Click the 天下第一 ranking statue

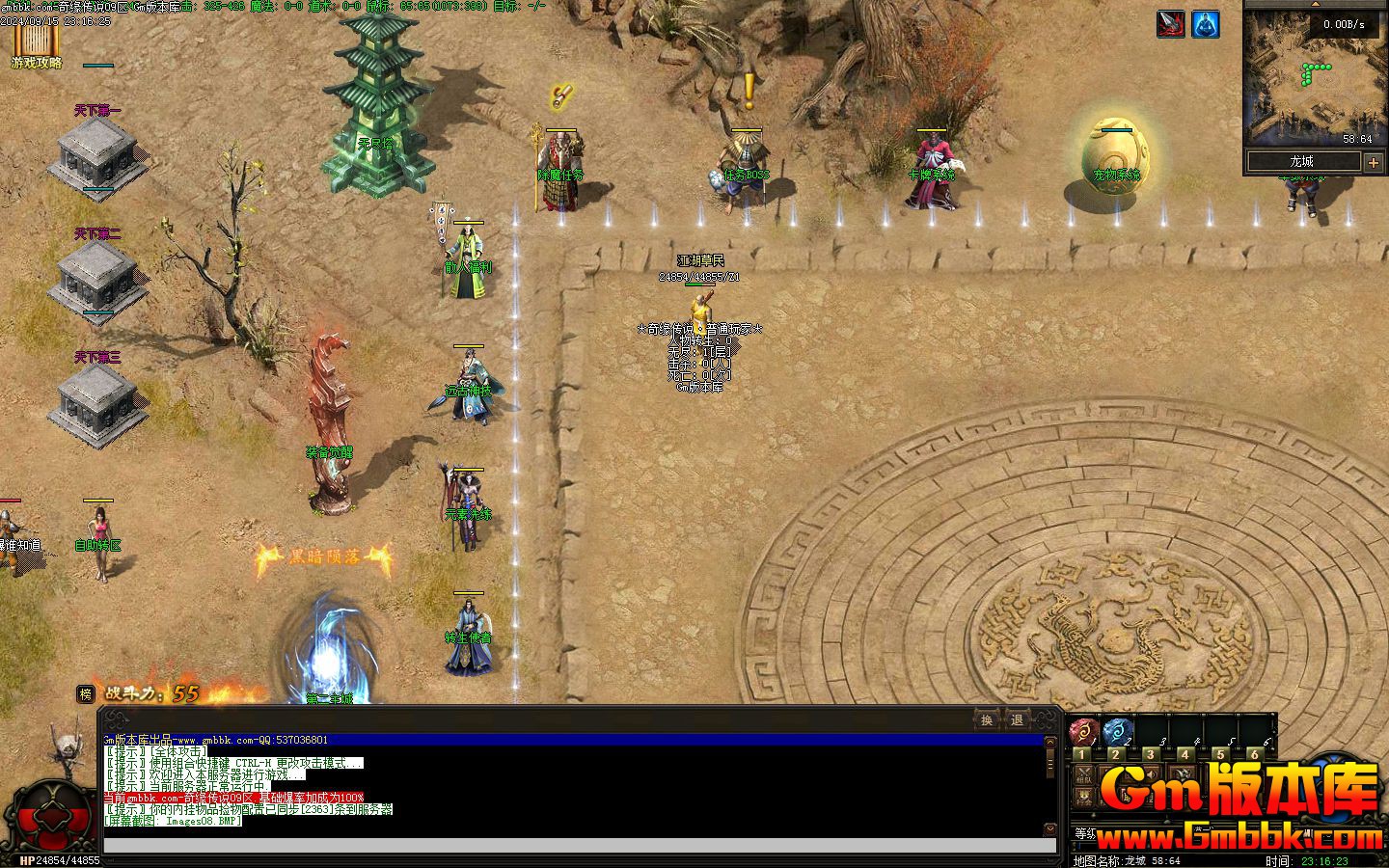tap(97, 154)
